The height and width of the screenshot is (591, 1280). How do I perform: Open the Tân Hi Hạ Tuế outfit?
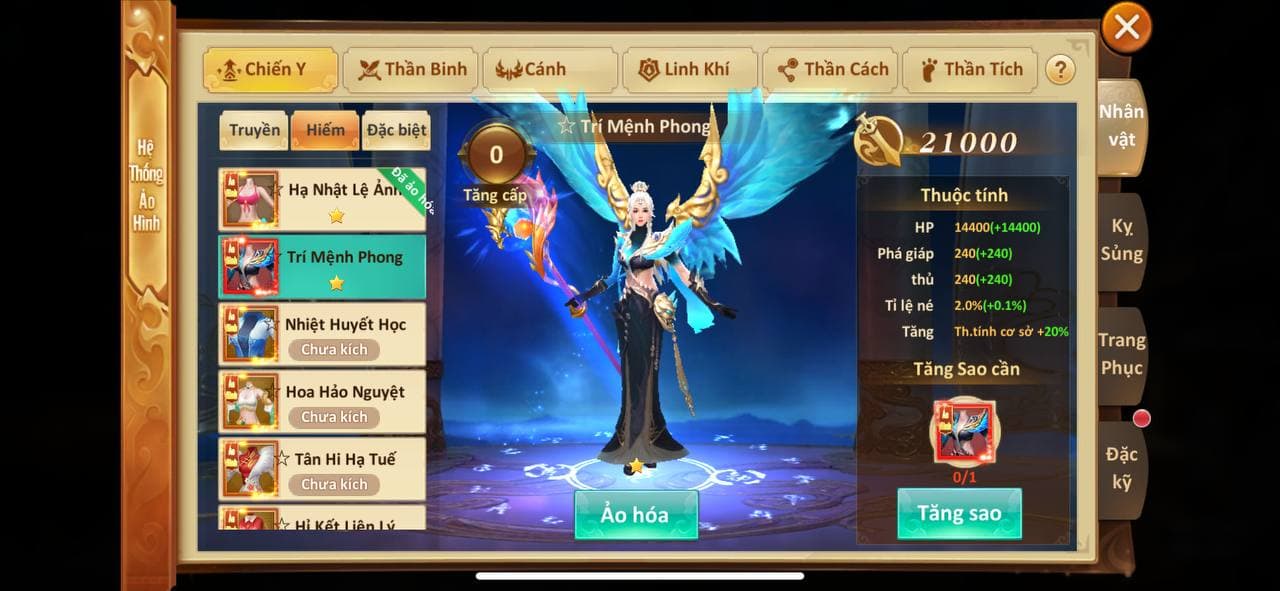tap(322, 468)
